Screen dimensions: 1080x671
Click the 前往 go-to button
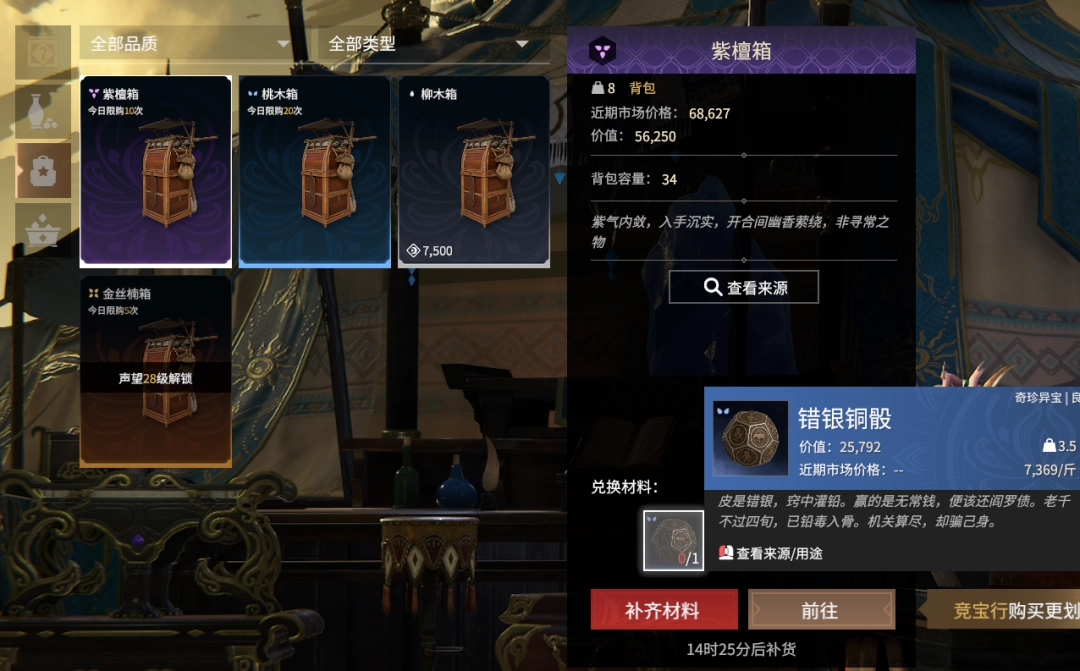point(821,610)
